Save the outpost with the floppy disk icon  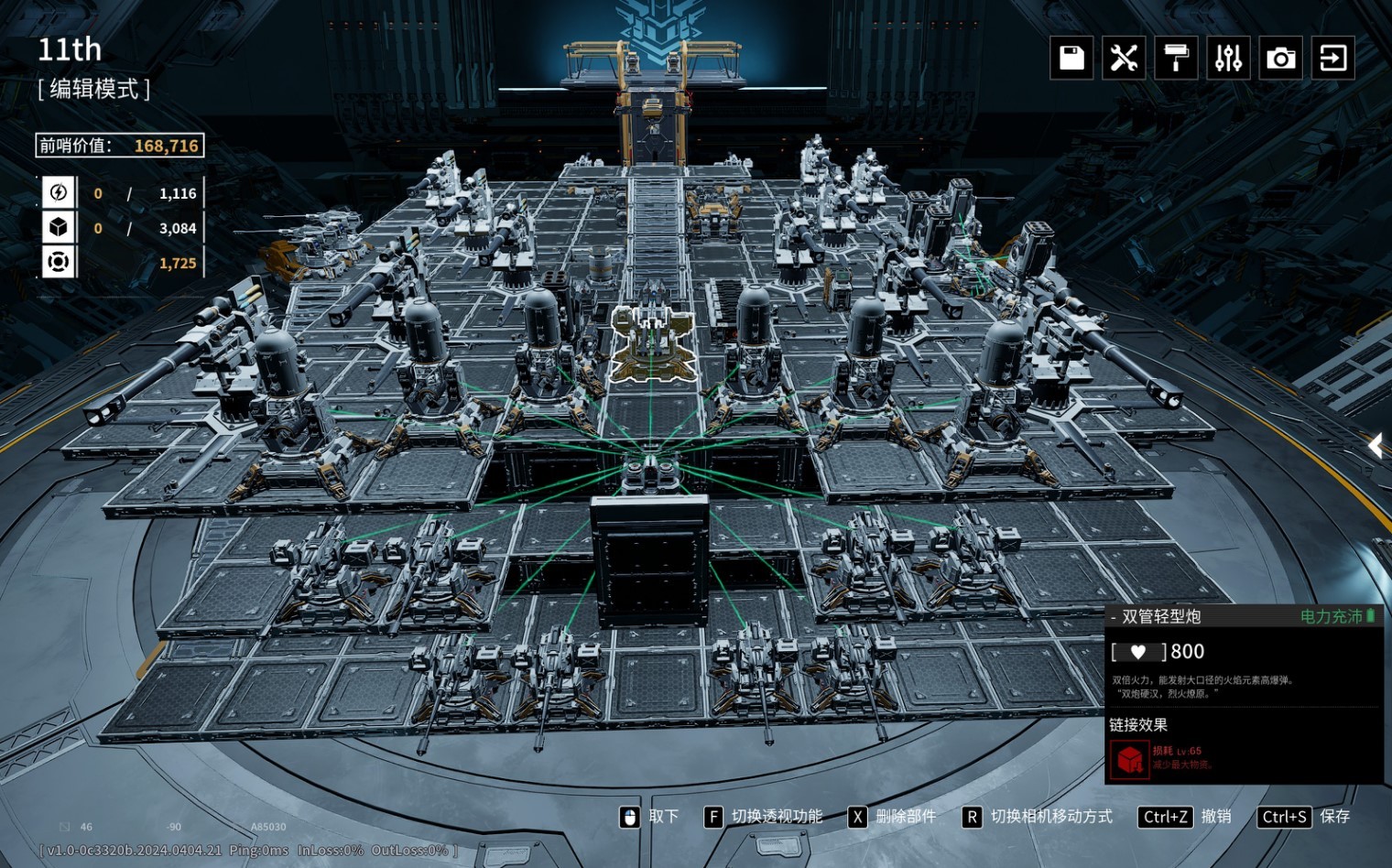click(x=1071, y=59)
